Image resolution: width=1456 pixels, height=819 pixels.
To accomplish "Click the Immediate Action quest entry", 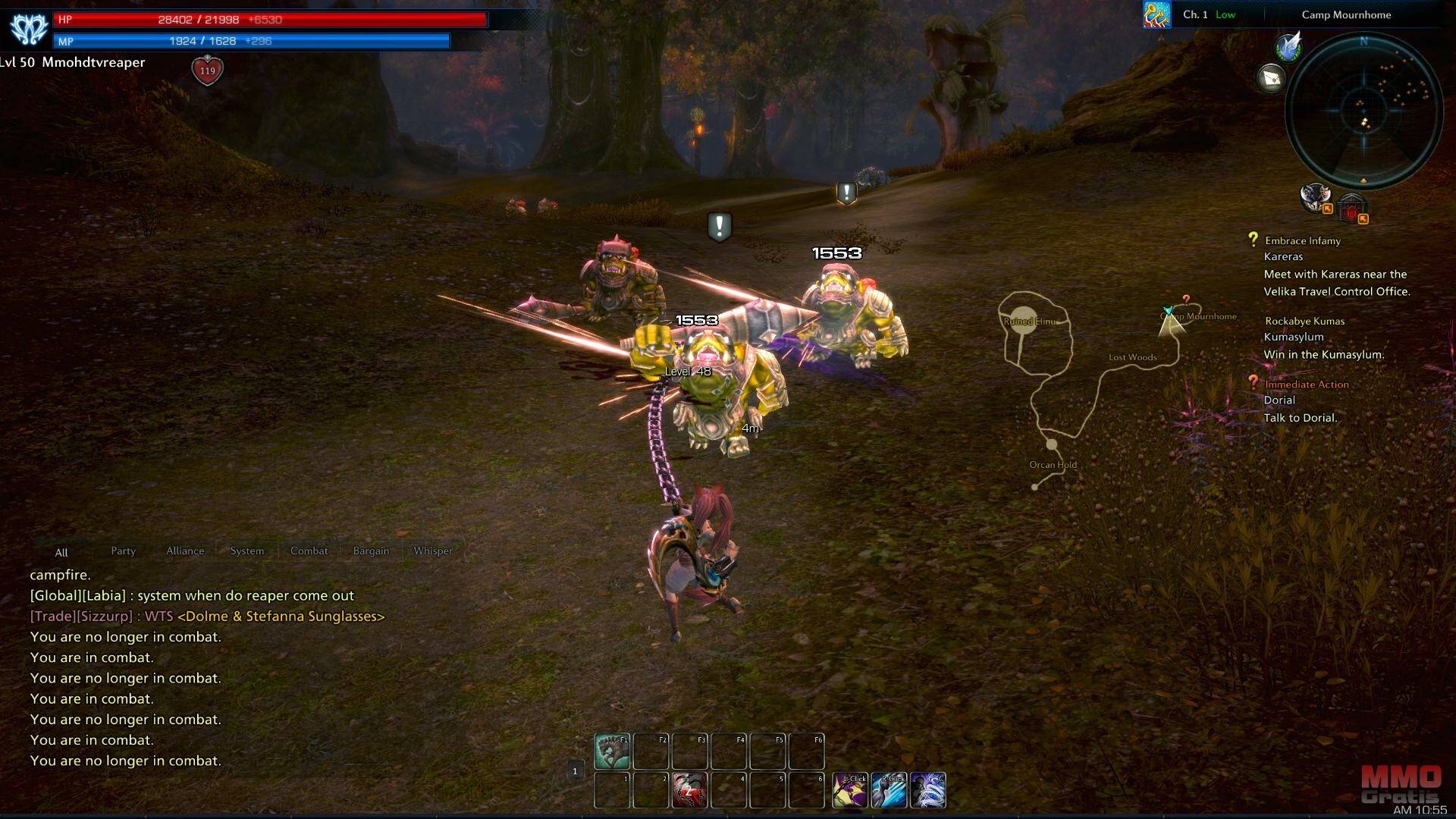I will coord(1306,384).
